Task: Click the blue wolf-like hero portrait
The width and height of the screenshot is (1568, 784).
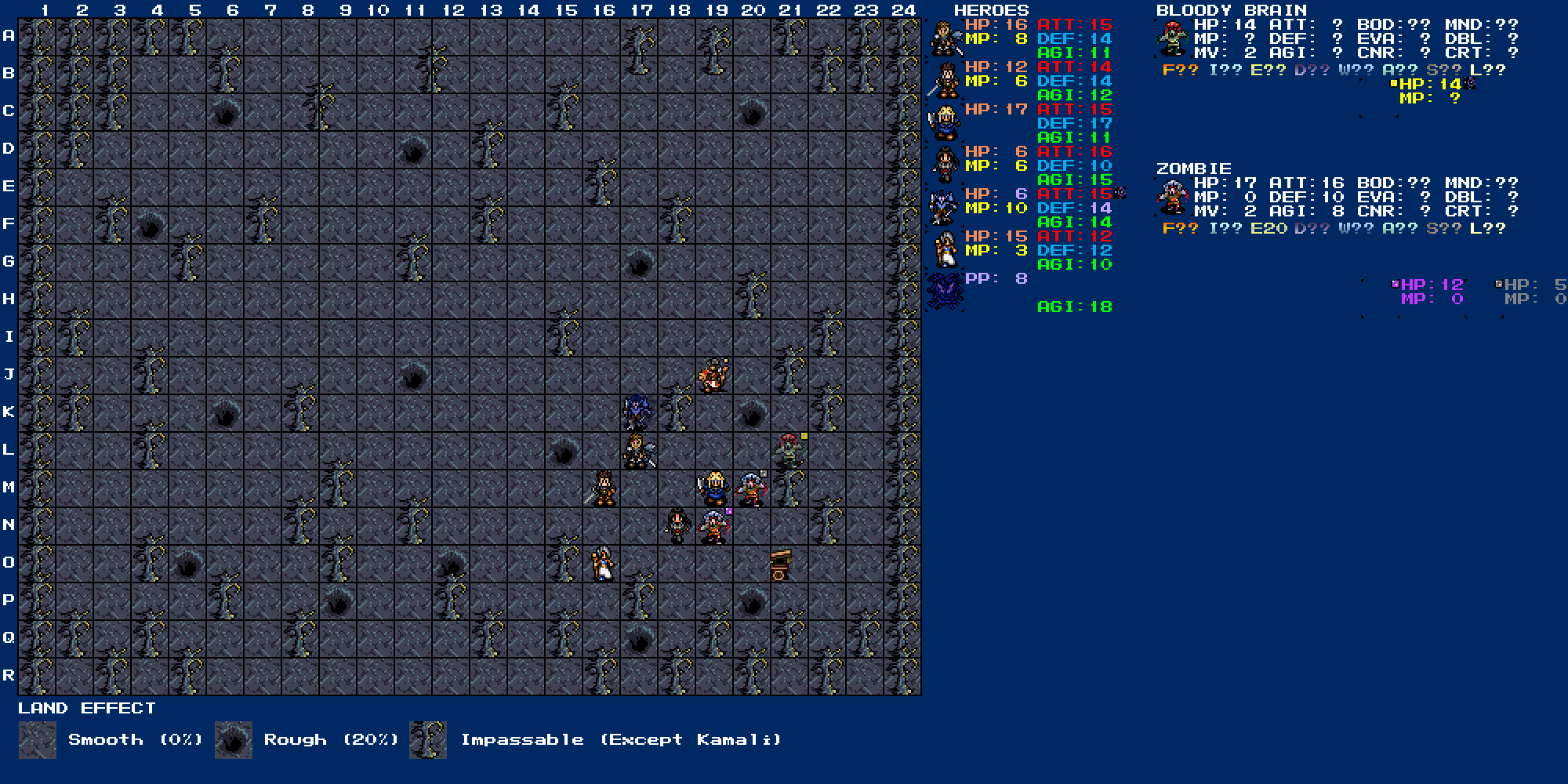Action: coord(944,208)
